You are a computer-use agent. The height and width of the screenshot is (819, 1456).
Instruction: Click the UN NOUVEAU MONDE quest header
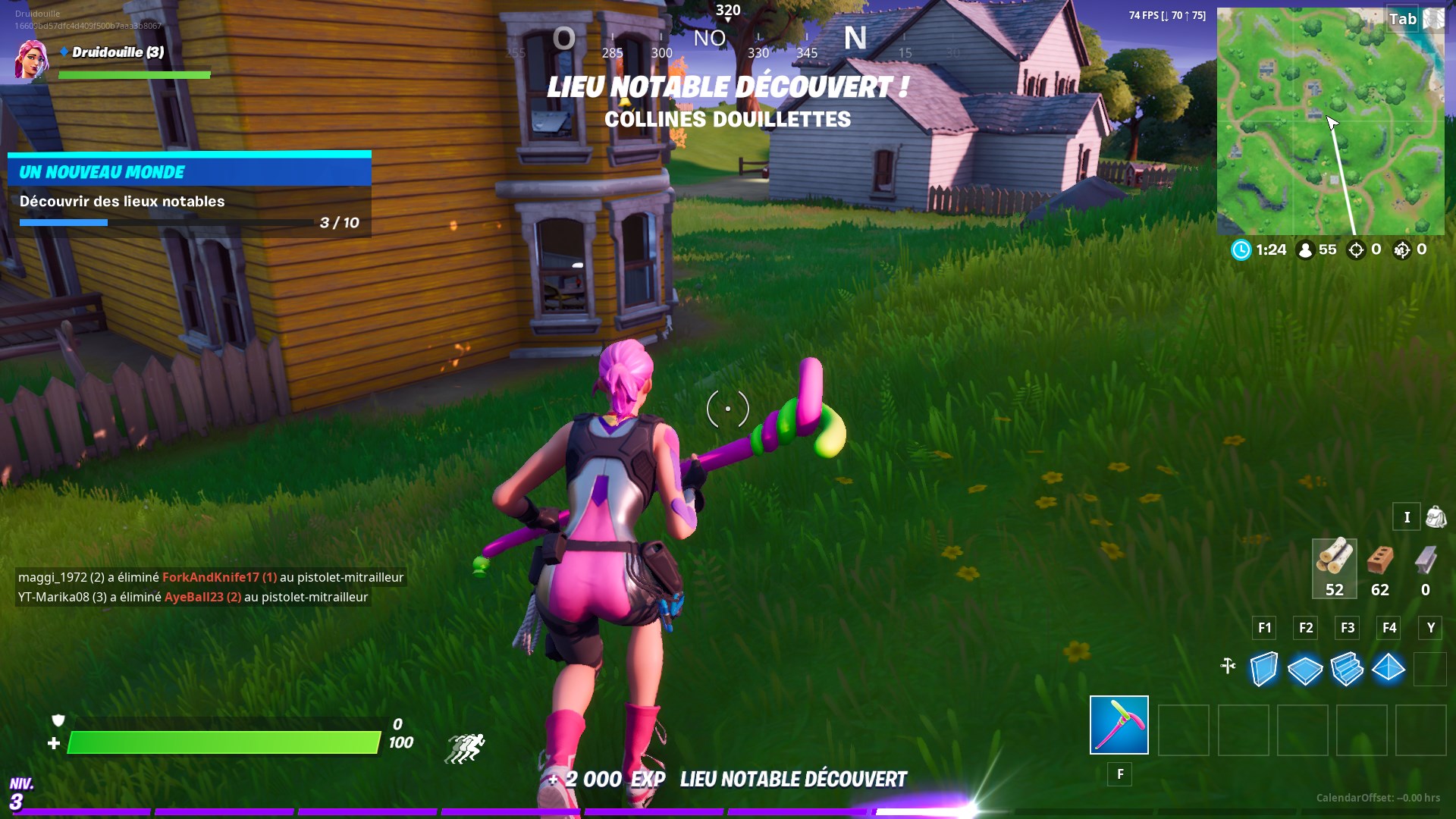point(101,171)
